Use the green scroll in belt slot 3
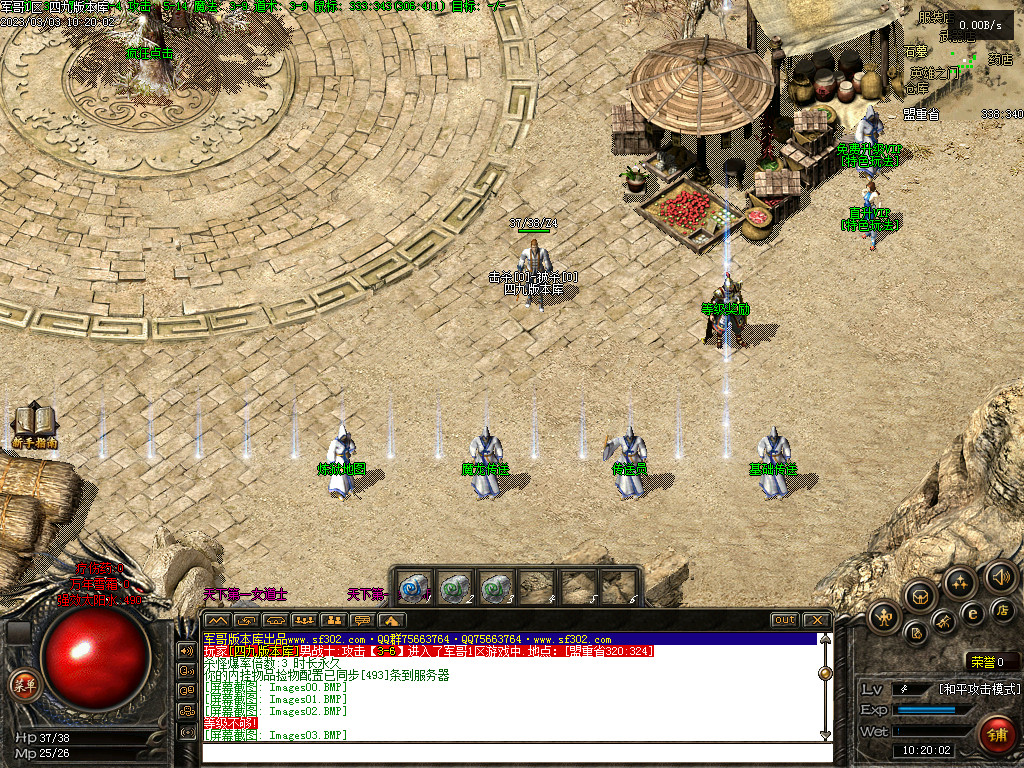The width and height of the screenshot is (1024, 768). (x=495, y=586)
